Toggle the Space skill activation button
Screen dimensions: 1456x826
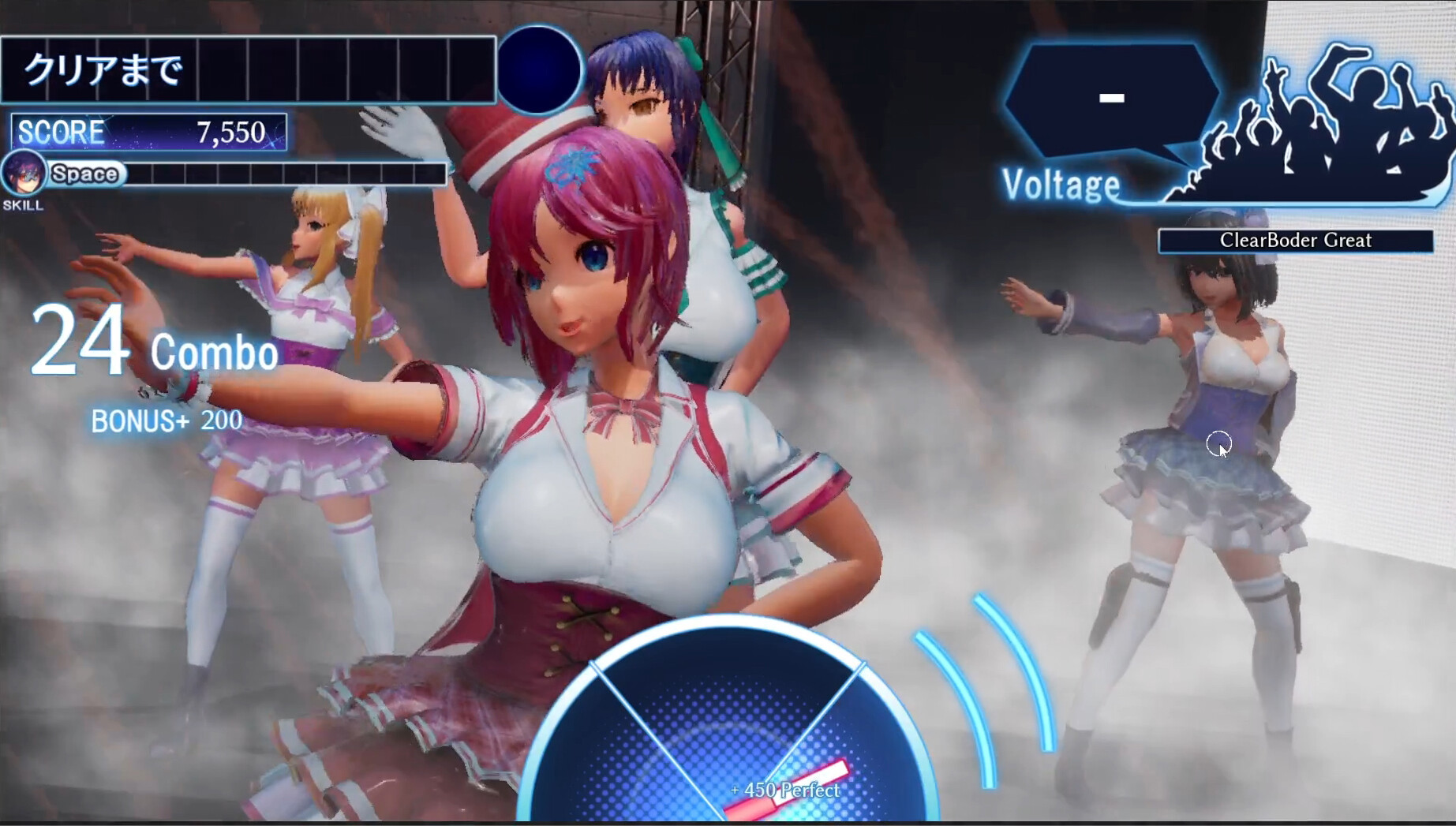[x=84, y=174]
